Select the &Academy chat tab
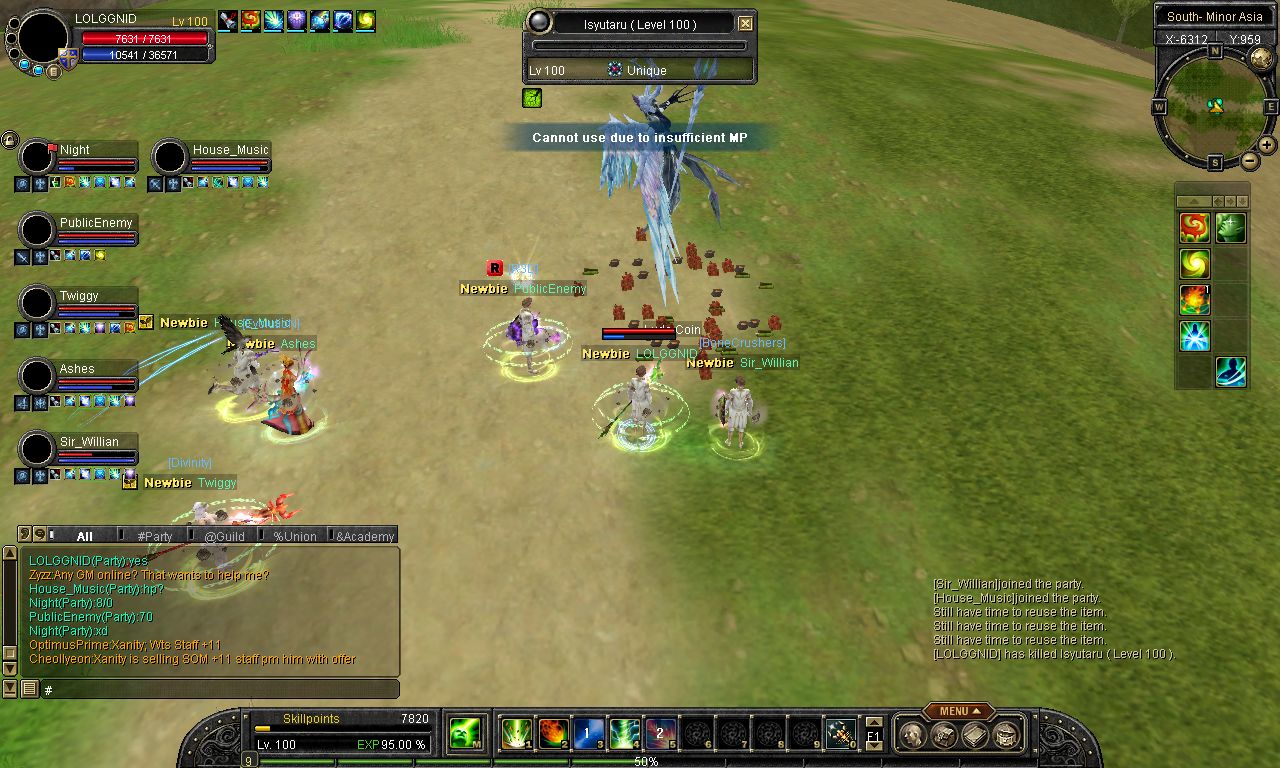Image resolution: width=1280 pixels, height=768 pixels. pos(365,536)
